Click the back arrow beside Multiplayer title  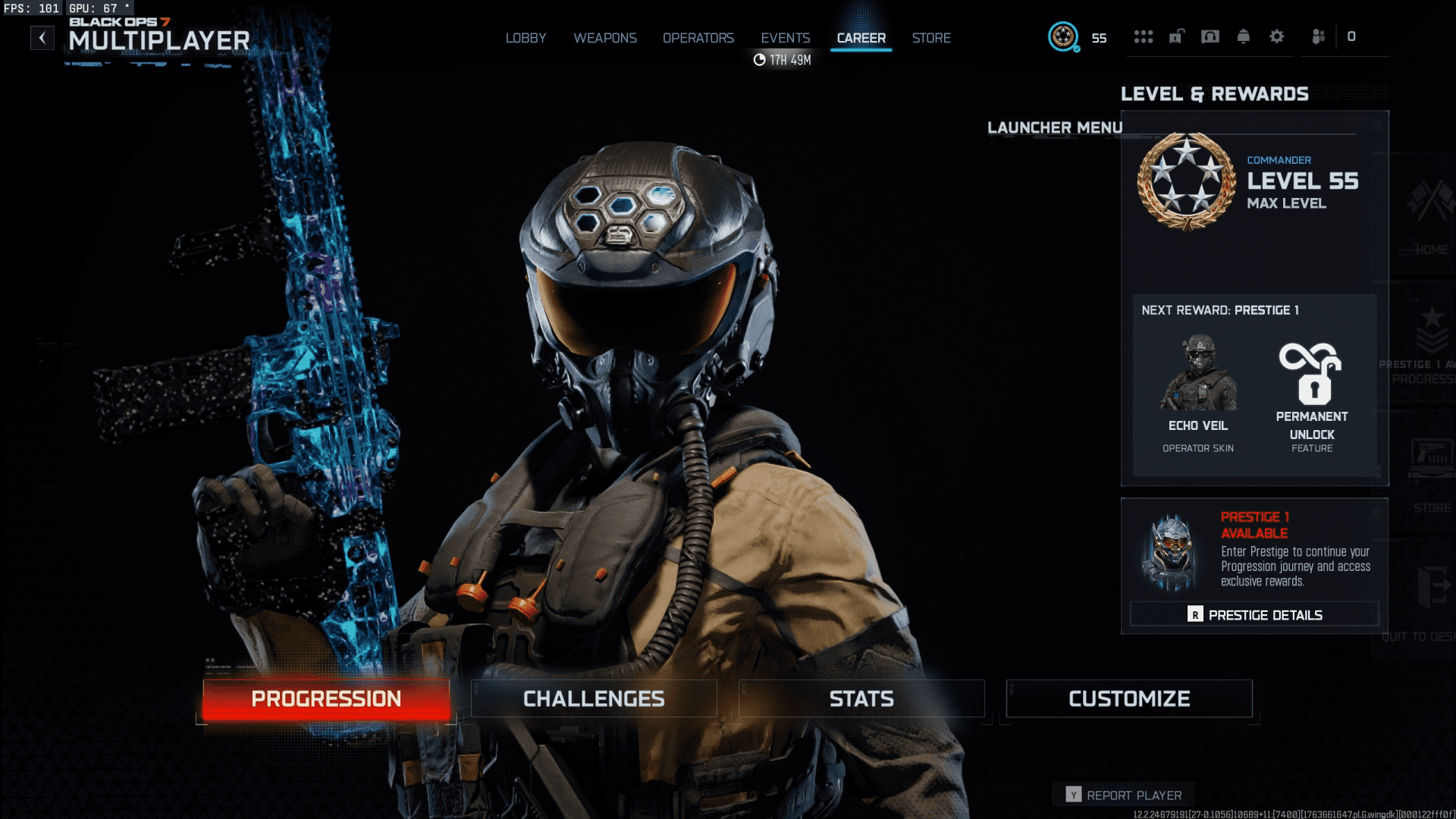[x=42, y=37]
